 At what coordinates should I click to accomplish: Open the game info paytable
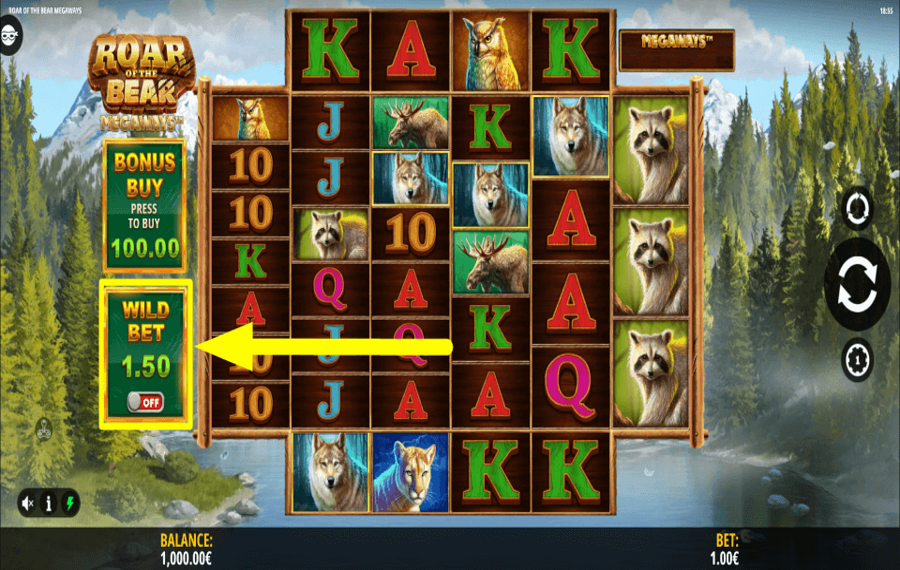coord(48,503)
